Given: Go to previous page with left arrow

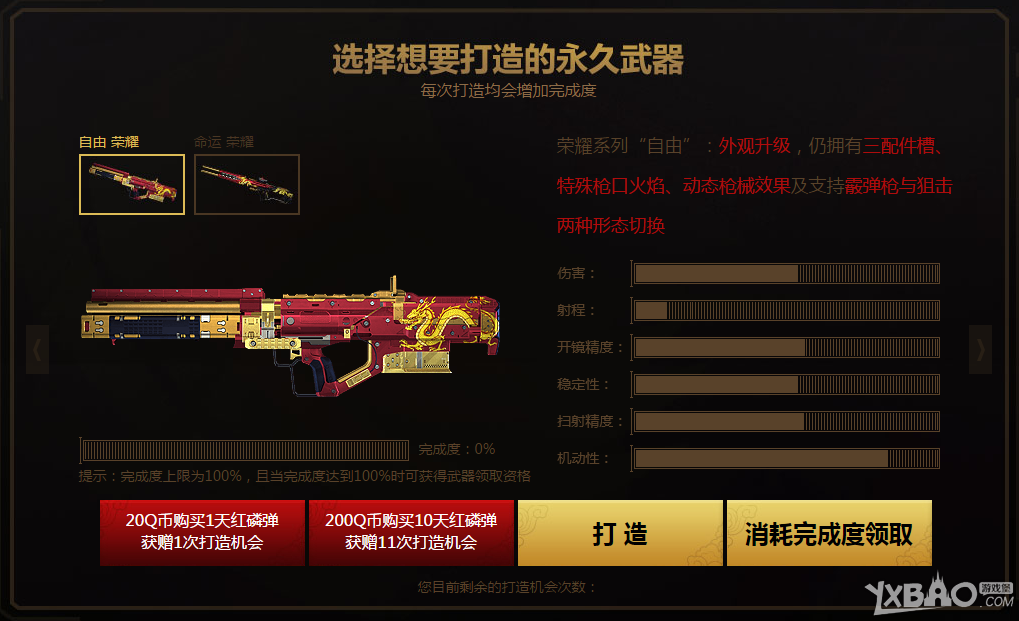Looking at the screenshot, I should coord(37,349).
